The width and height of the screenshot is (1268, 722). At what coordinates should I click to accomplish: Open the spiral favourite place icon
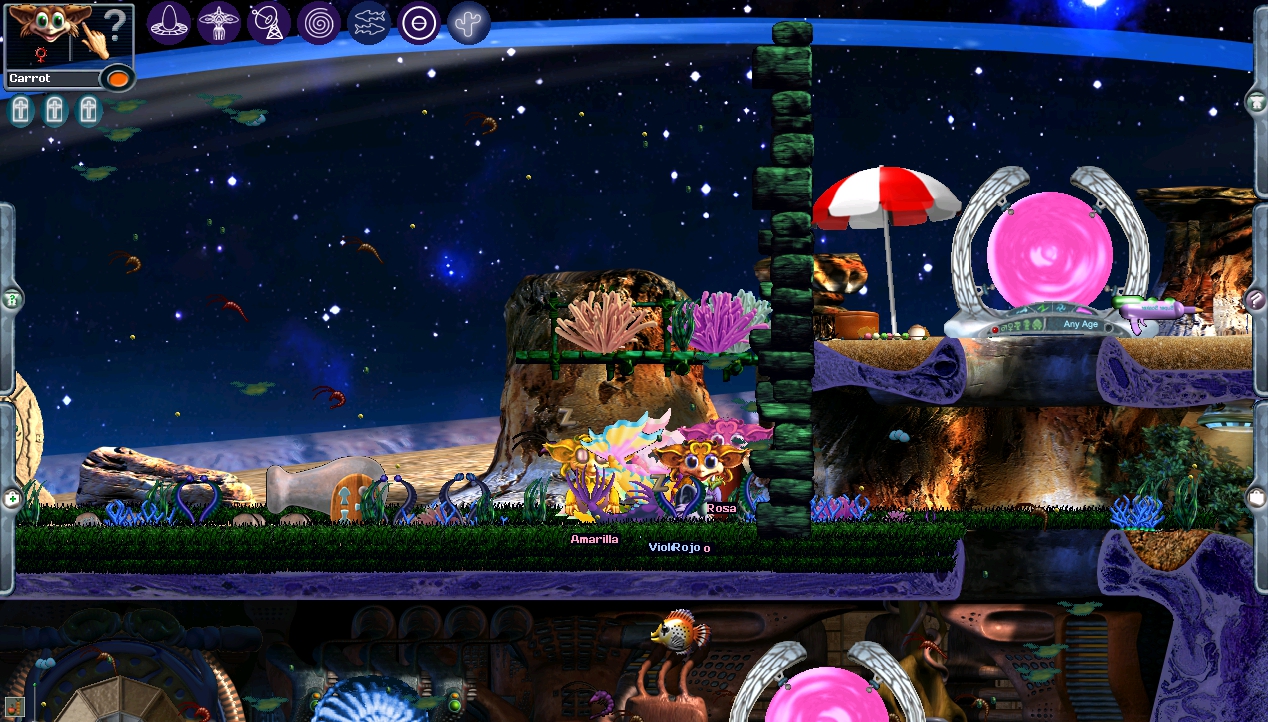[319, 22]
